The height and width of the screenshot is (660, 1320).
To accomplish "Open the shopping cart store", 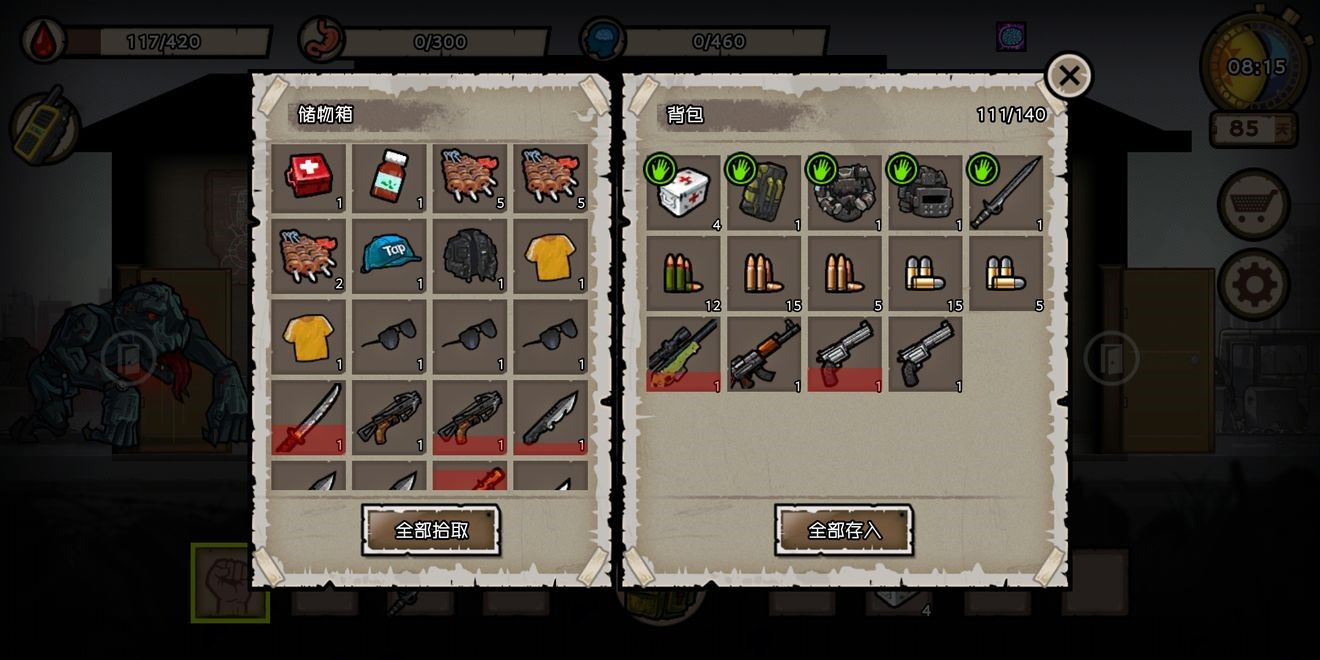I will (1253, 205).
